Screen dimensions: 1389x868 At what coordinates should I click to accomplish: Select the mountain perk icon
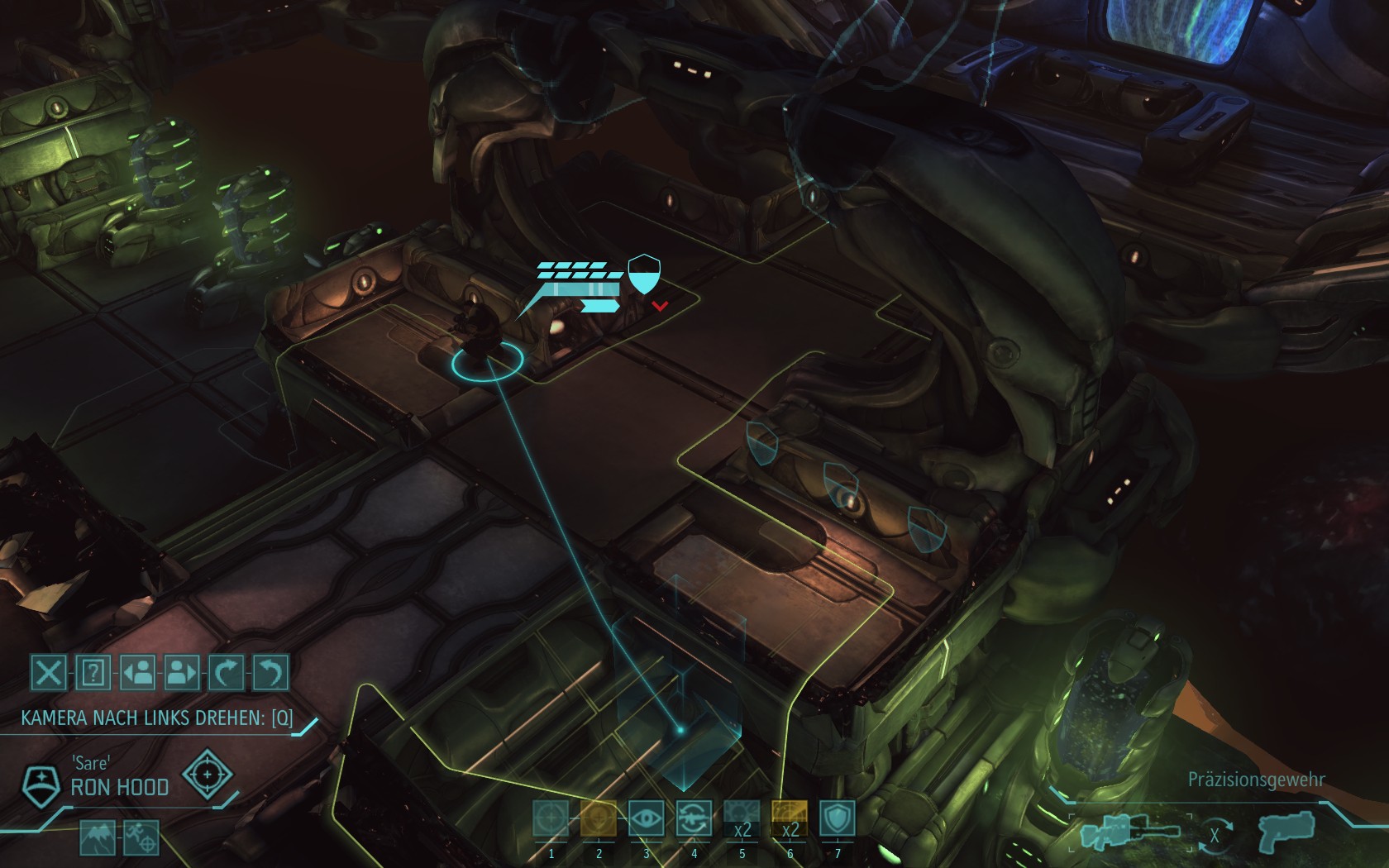[x=97, y=837]
